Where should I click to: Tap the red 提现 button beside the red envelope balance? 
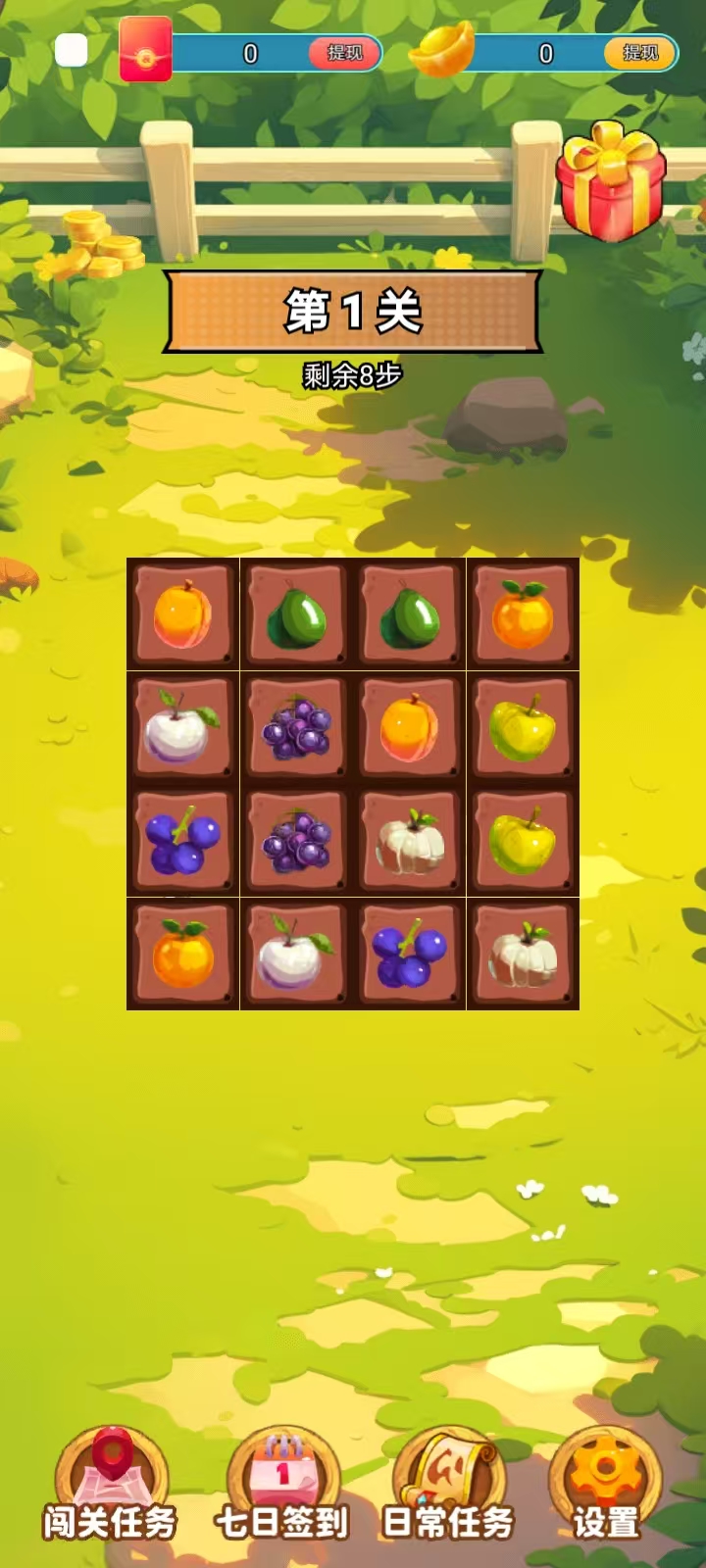click(344, 53)
